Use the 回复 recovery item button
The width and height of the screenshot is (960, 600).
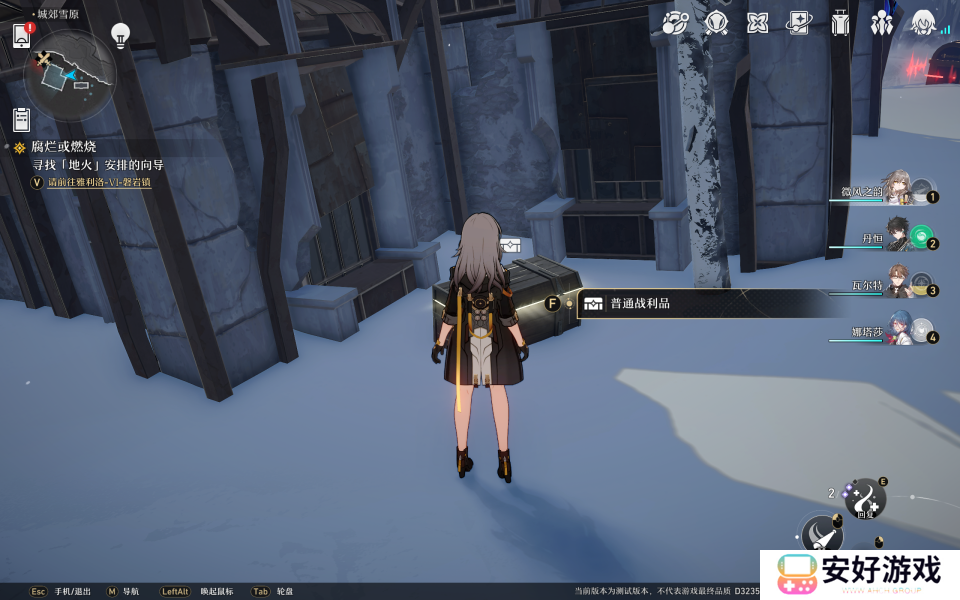[864, 498]
